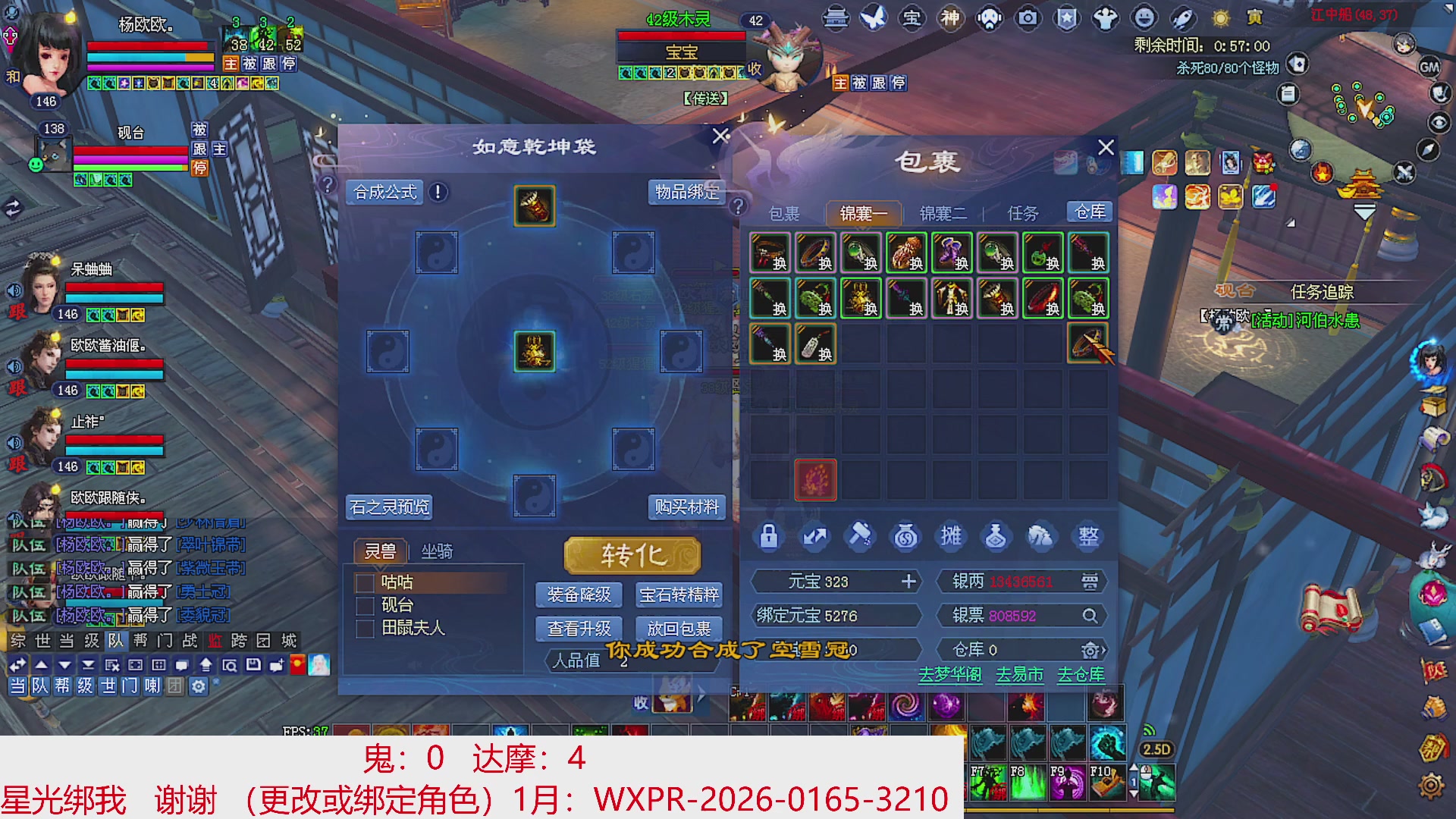
Task: Click the lock icon in the bag toolbar
Action: click(768, 536)
